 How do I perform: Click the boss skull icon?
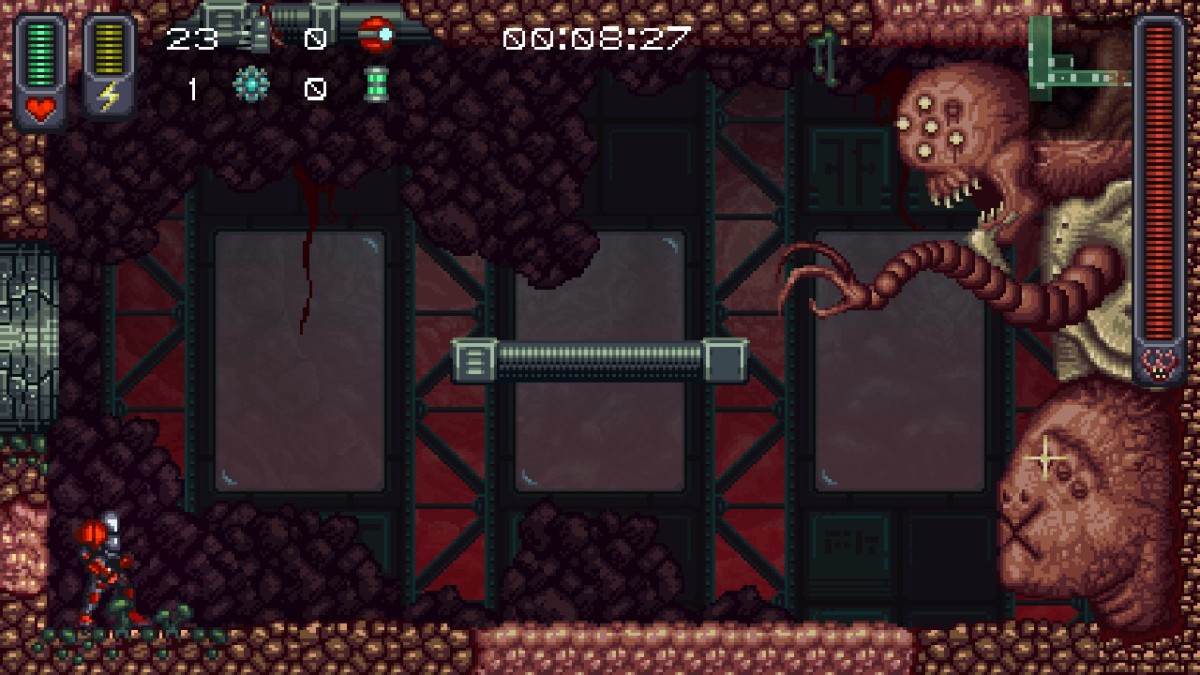click(1159, 363)
